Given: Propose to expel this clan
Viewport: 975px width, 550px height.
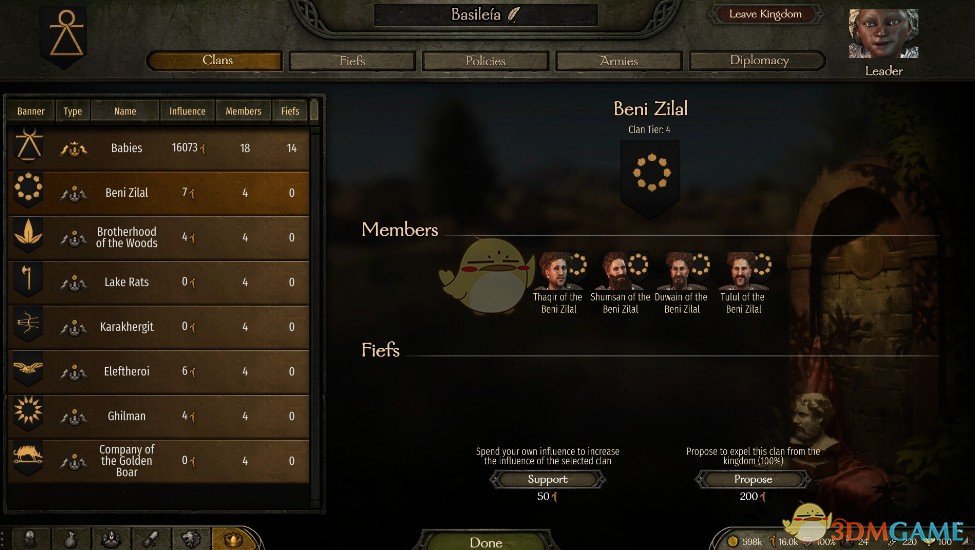Looking at the screenshot, I should coord(753,480).
